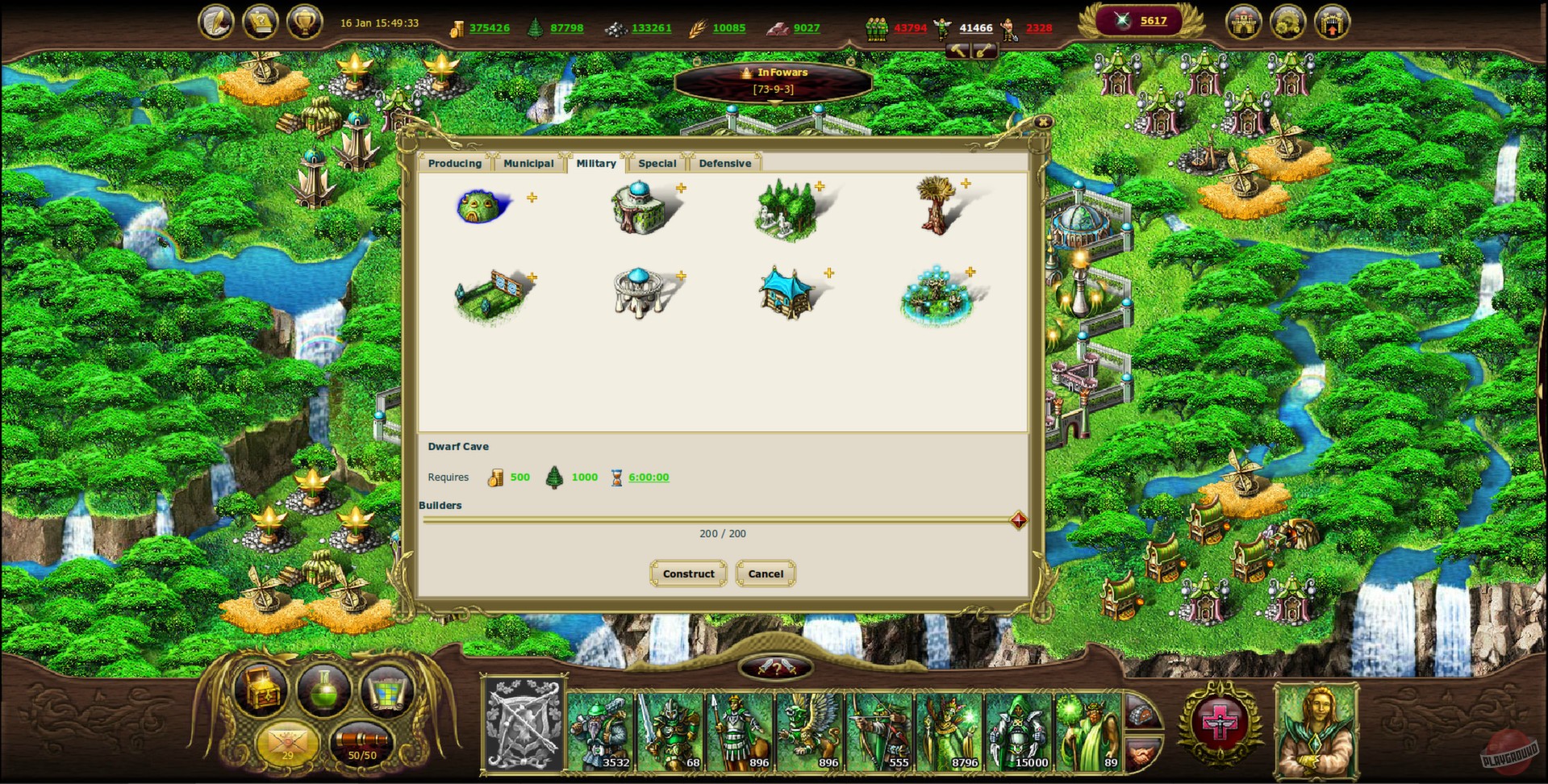1548x784 pixels.
Task: Click the gate with arrow icon
Action: [x=1332, y=22]
